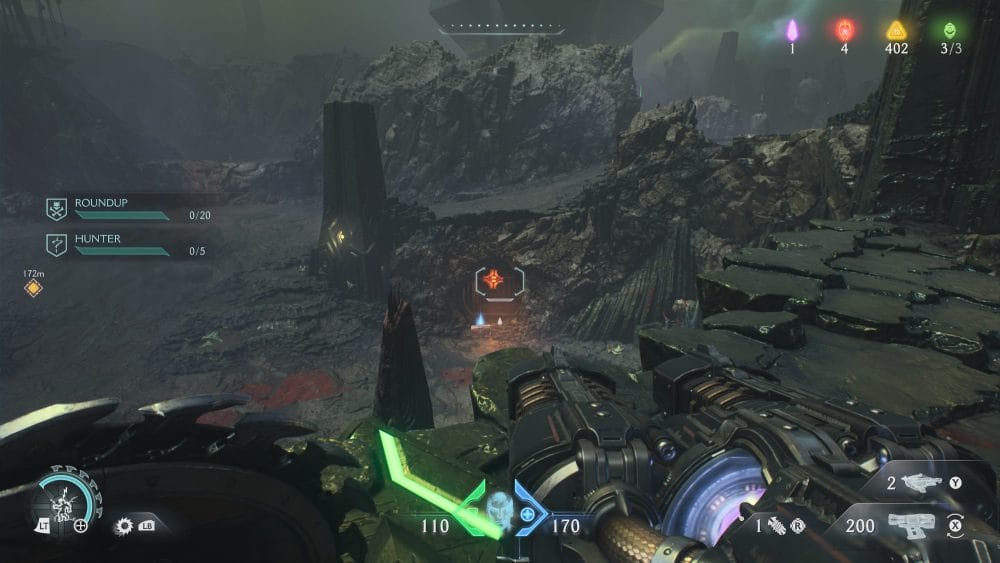1000x563 pixels.
Task: Click the orange diamond waypoint marker
Action: coord(33,288)
